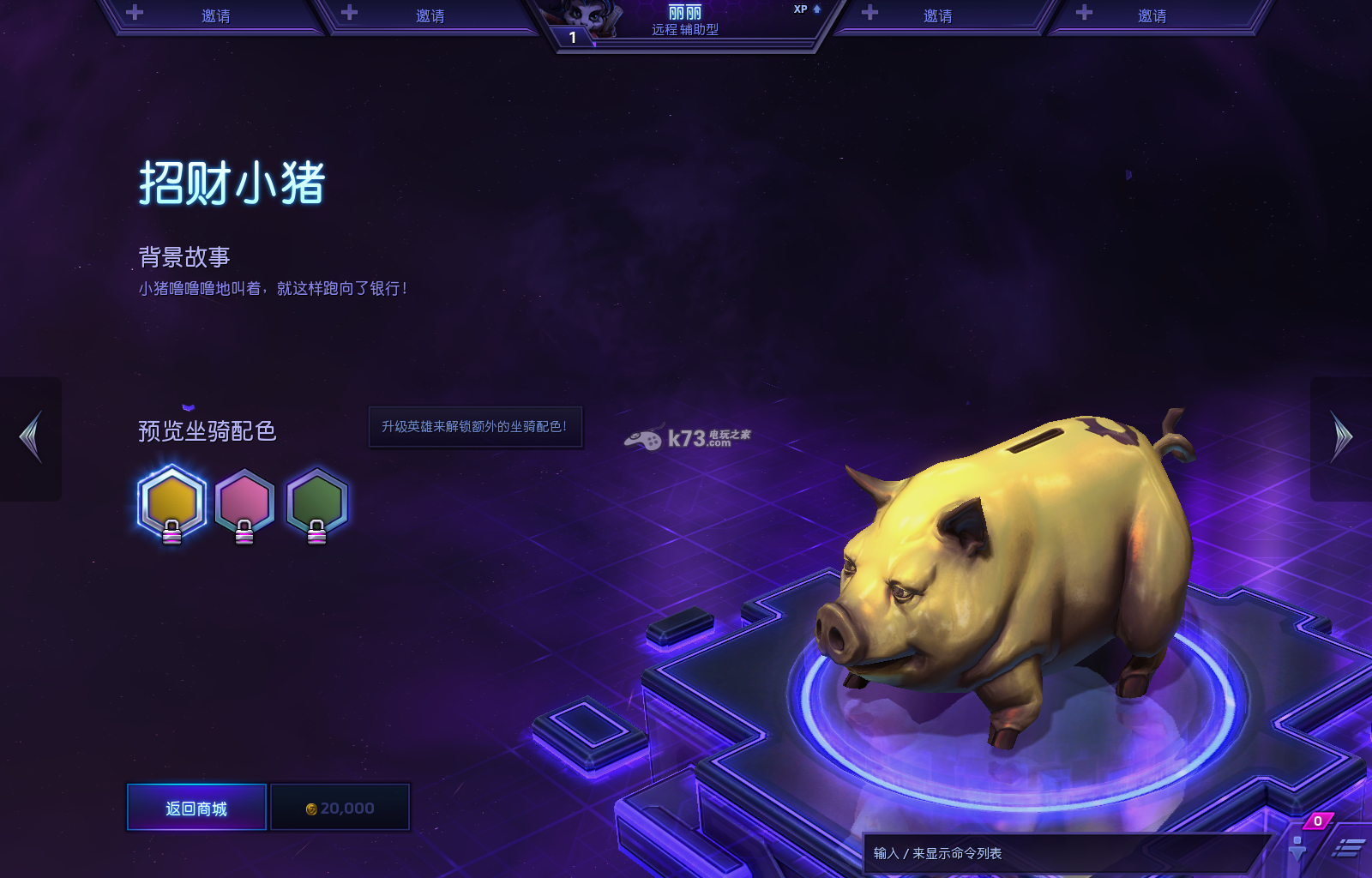Show the previous mount with left arrow
The width and height of the screenshot is (1372, 878).
(x=31, y=437)
